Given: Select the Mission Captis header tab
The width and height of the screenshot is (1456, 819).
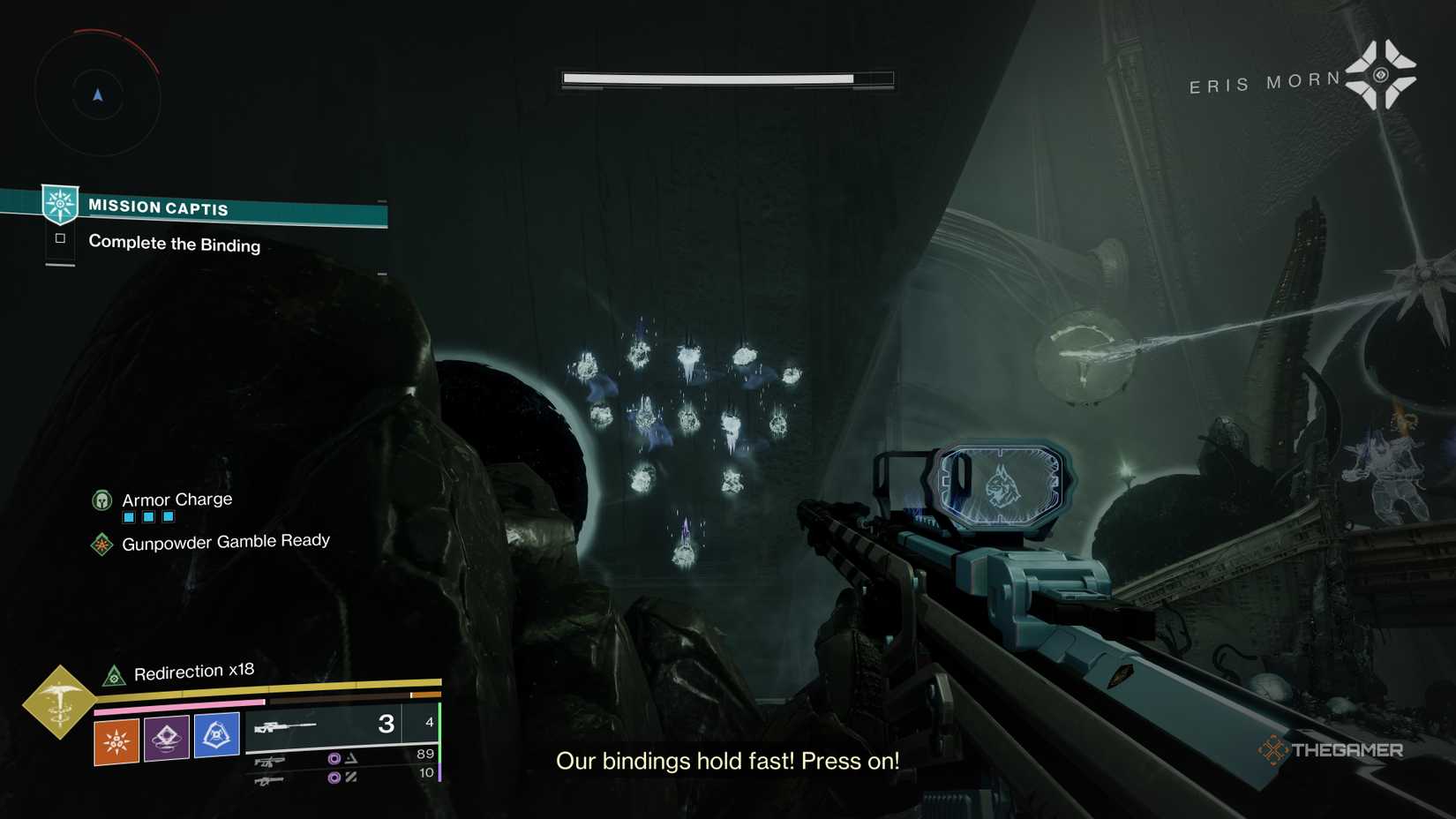Looking at the screenshot, I should coord(157,207).
